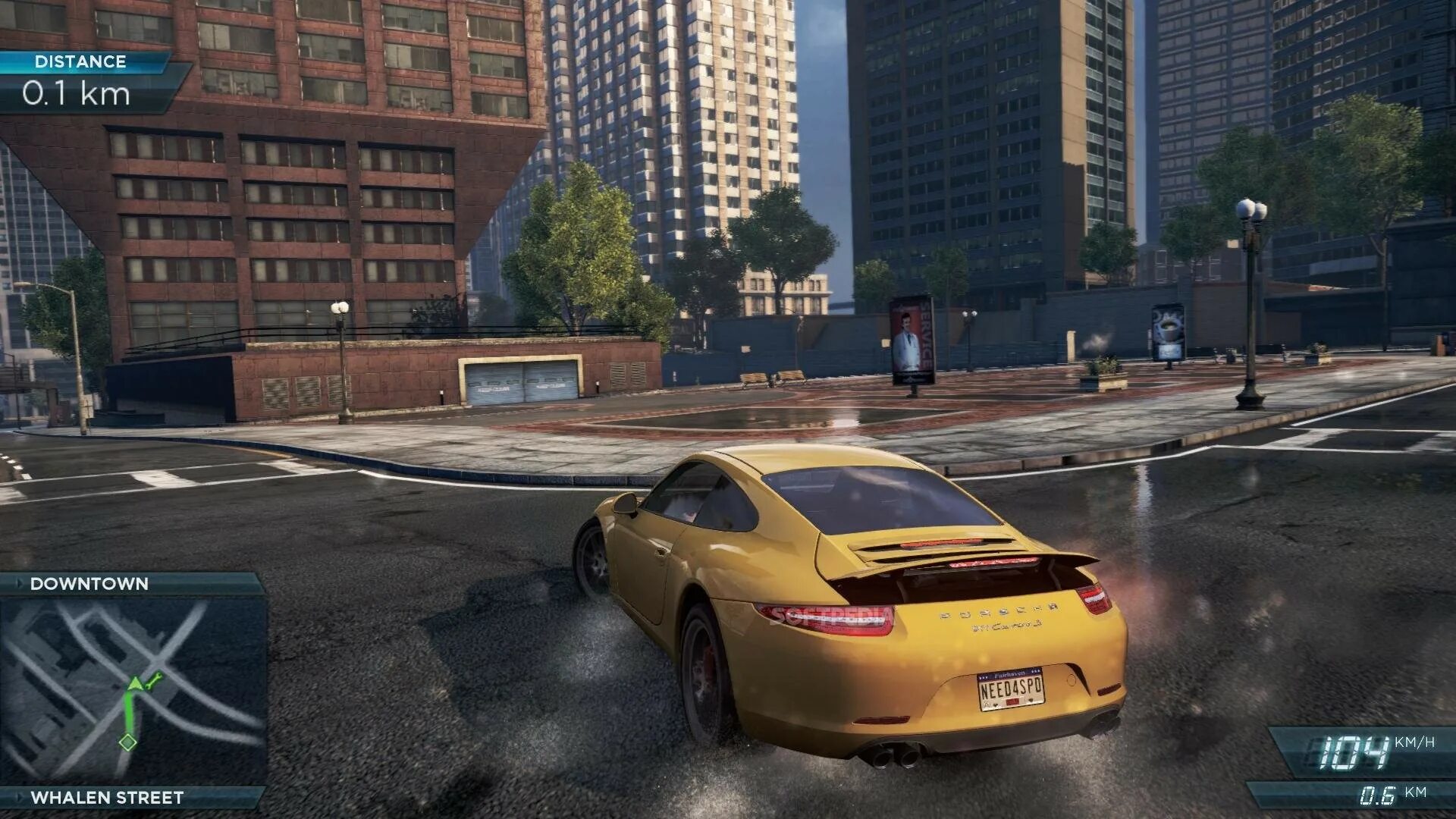Select the green diamond destination marker on minimap

point(127,742)
